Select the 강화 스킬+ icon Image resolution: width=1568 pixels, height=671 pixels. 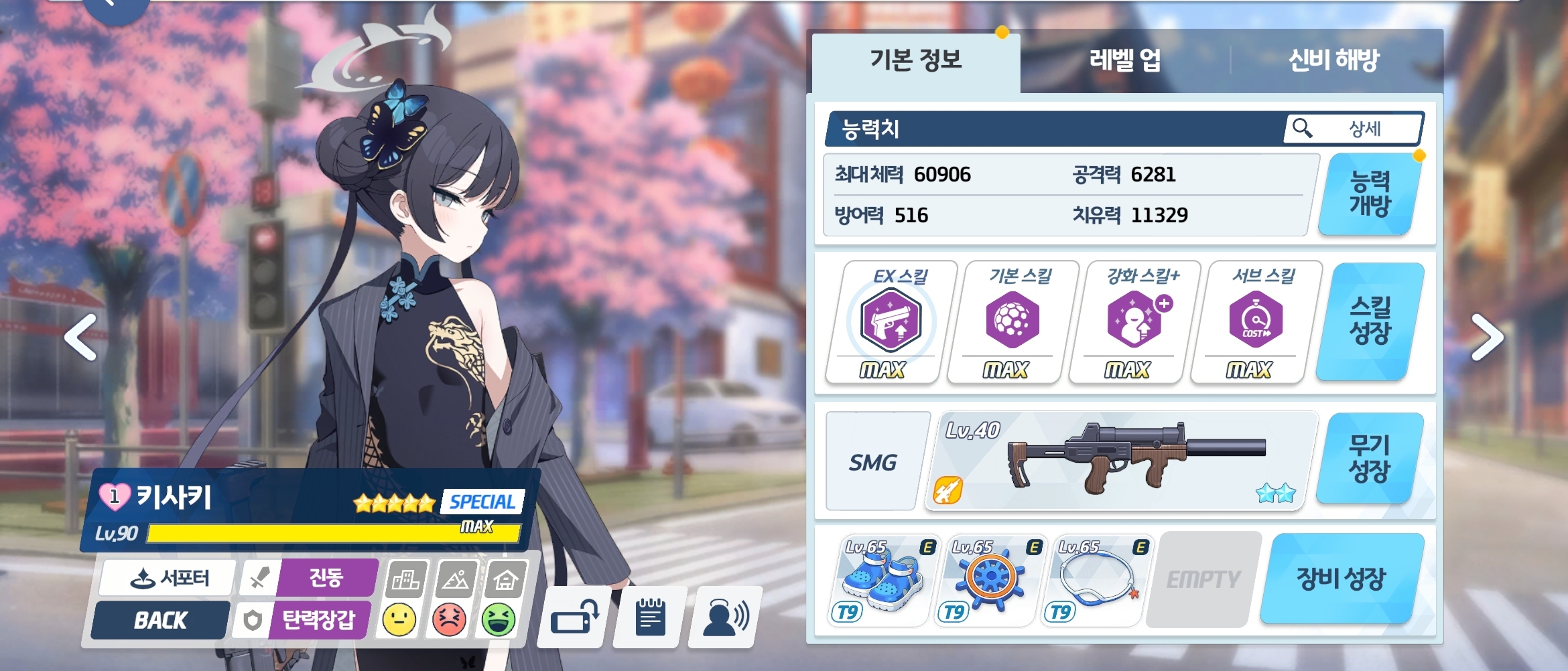pyautogui.click(x=1134, y=321)
